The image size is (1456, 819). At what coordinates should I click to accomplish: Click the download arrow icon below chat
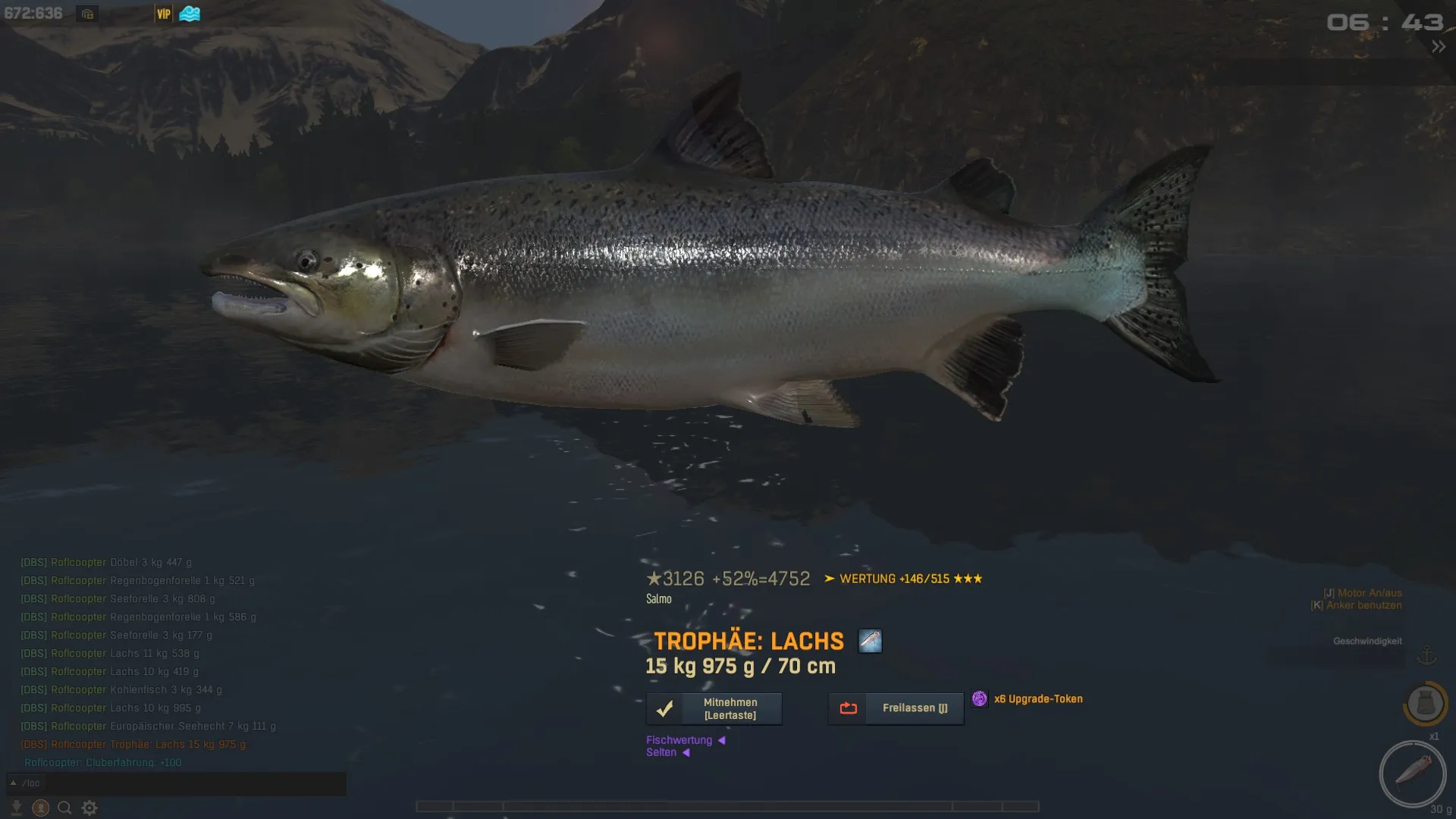point(16,808)
